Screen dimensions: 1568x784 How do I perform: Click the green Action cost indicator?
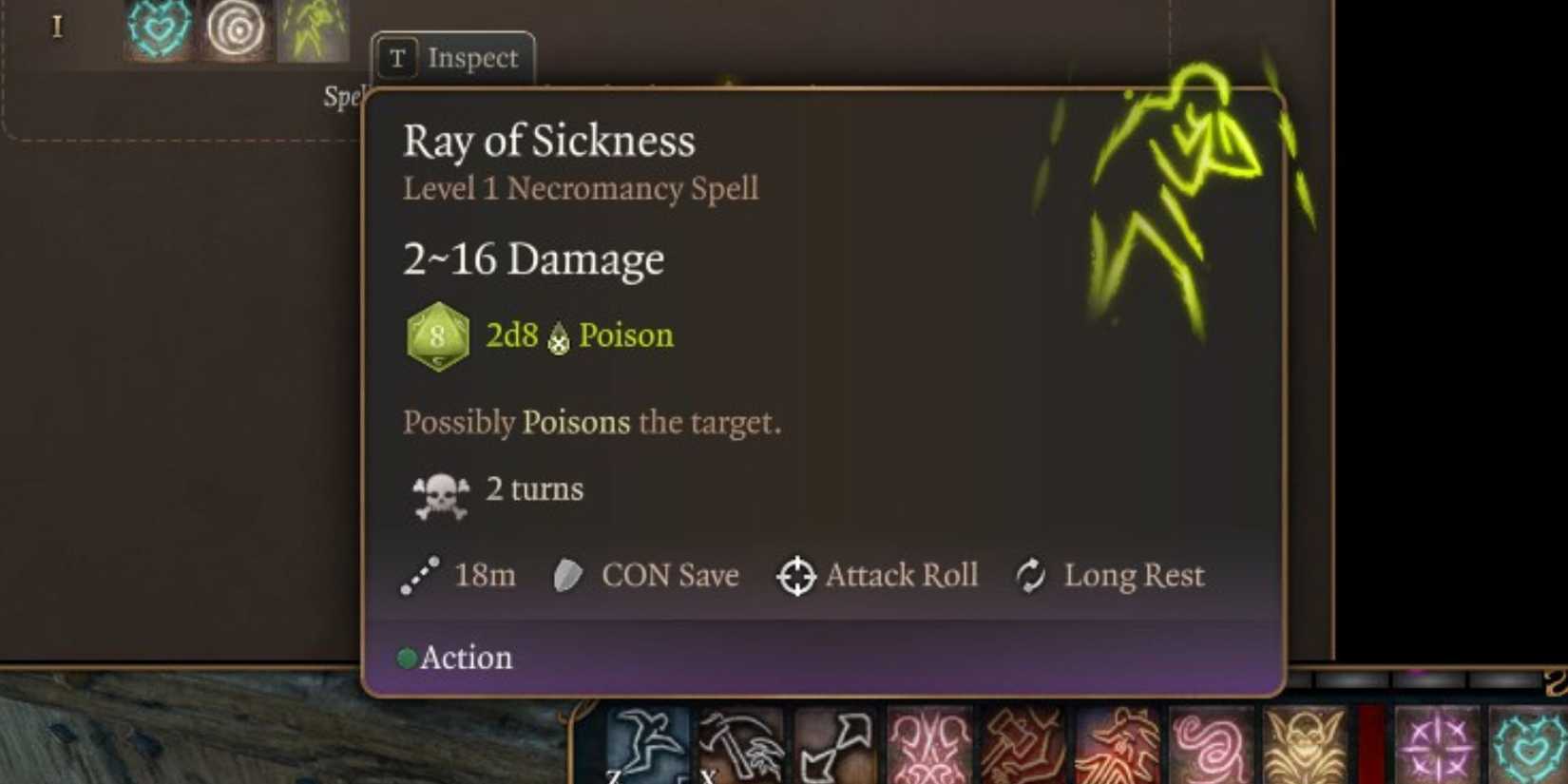coord(410,657)
